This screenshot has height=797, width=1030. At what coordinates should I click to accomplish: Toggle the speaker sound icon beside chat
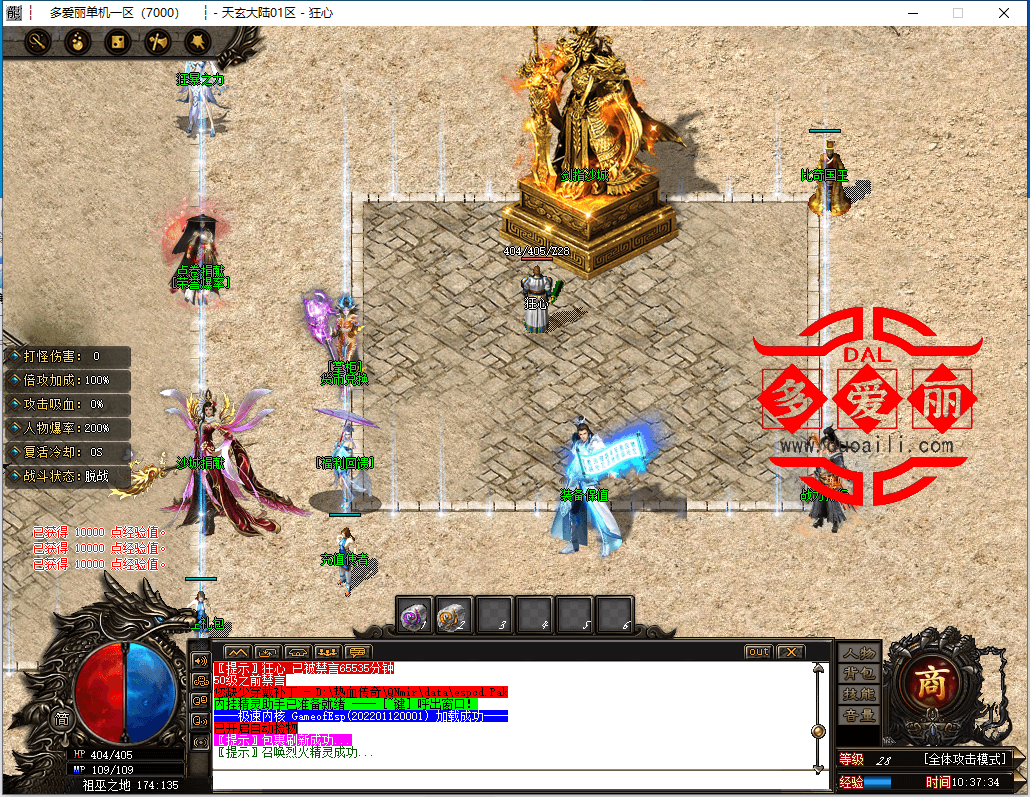[x=200, y=661]
